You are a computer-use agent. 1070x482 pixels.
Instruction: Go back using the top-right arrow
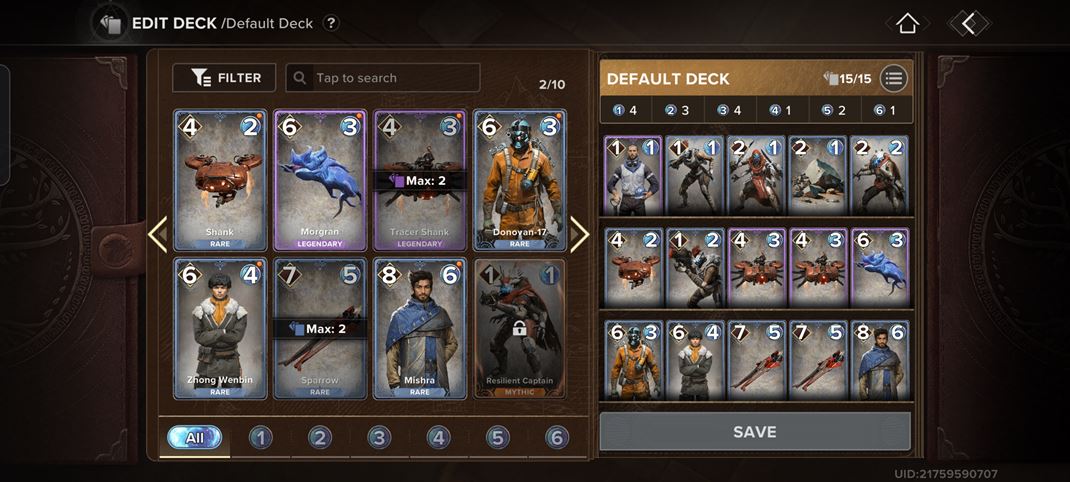pyautogui.click(x=968, y=23)
